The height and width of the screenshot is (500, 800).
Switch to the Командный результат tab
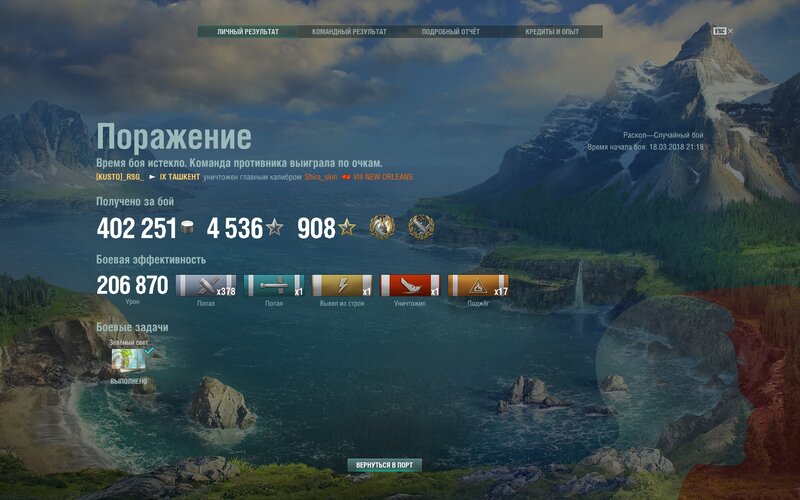(349, 32)
